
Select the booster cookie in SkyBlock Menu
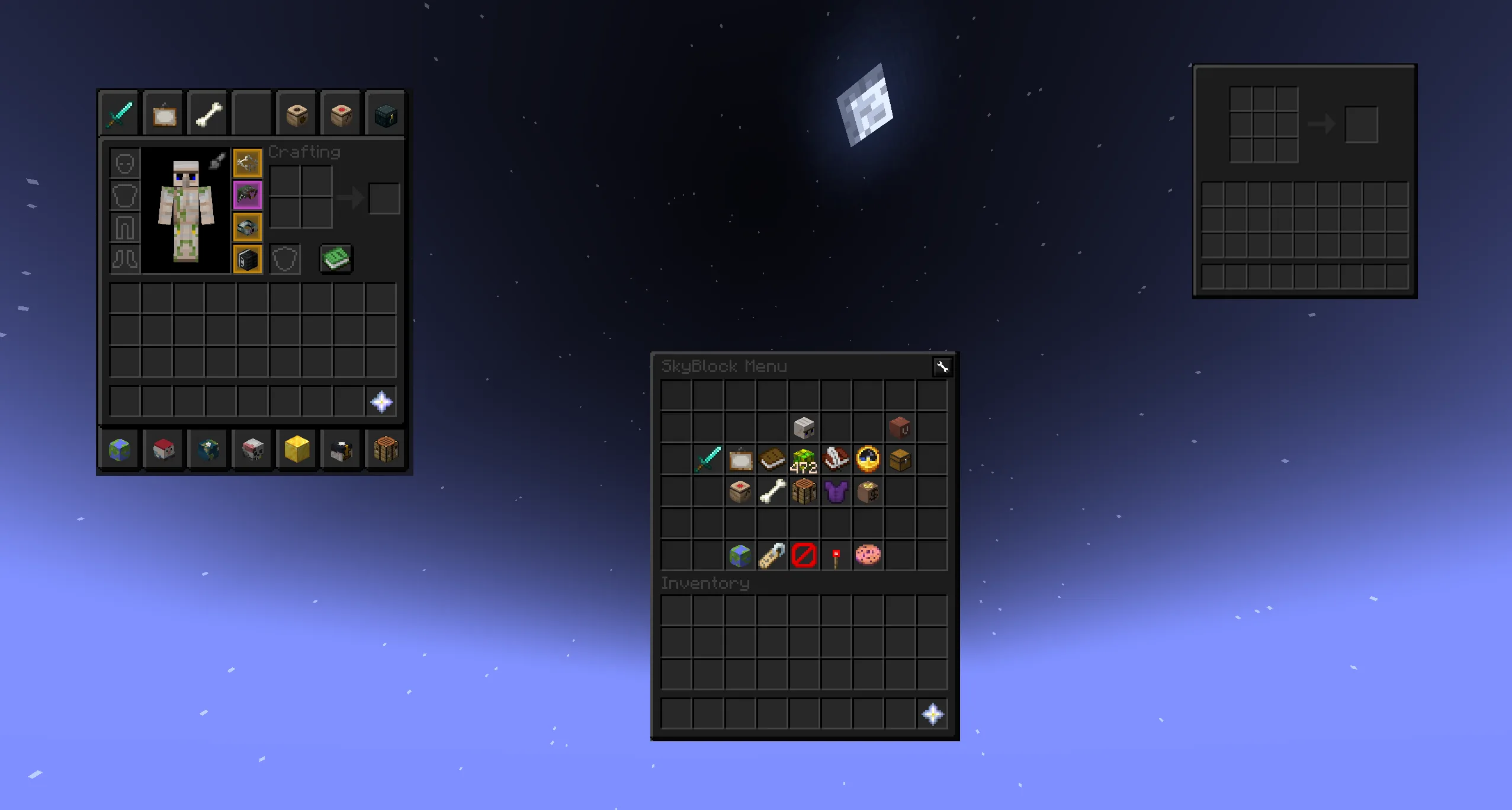click(868, 555)
